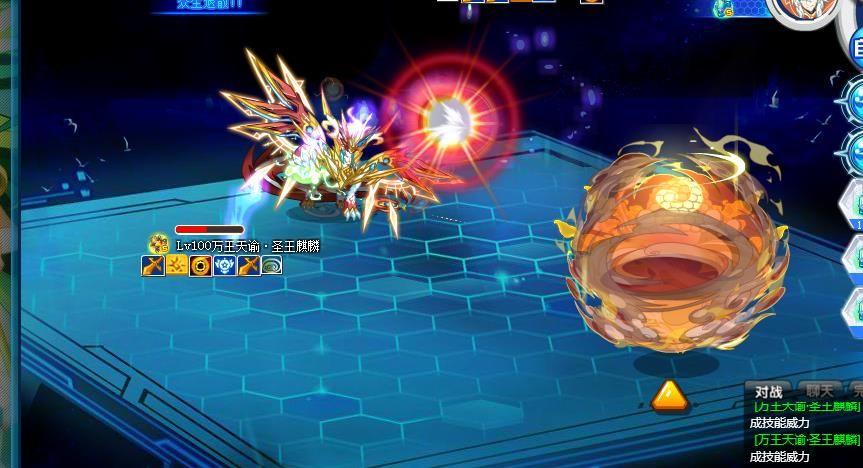Screen dimensions: 863x468
Task: Inspect the green swirl buff icon
Action: coord(272,265)
